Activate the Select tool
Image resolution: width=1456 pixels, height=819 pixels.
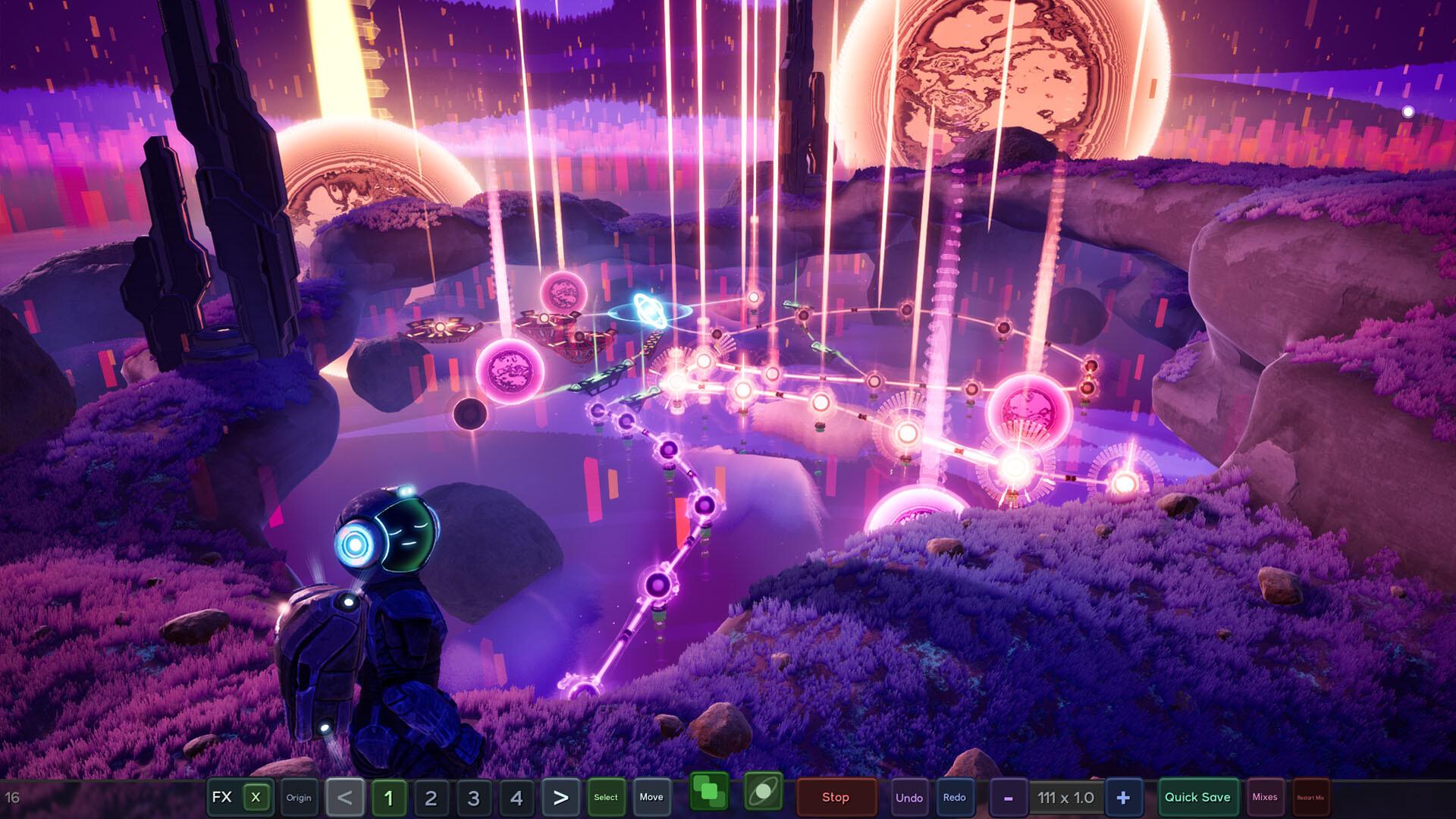click(x=606, y=798)
